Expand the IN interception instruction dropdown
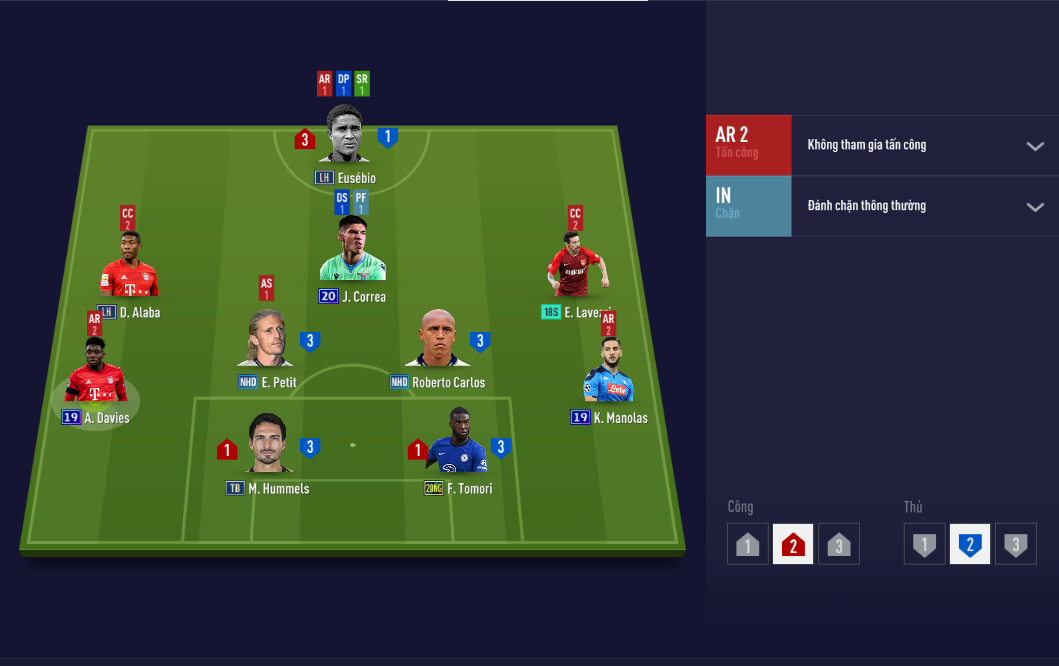 click(x=1034, y=207)
